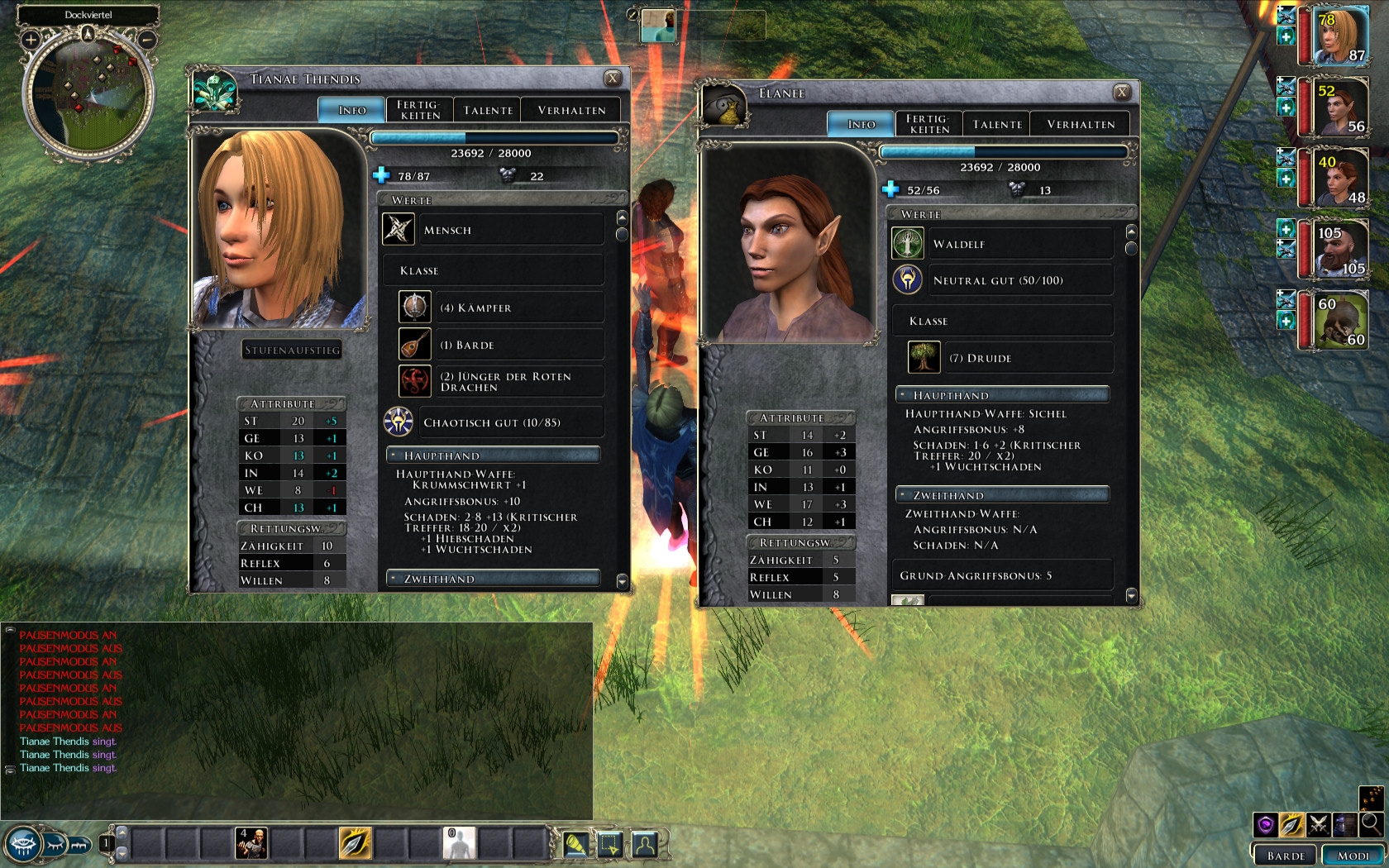The height and width of the screenshot is (868, 1389).
Task: Activate the magnifying glass search mode
Action: [x=1371, y=823]
